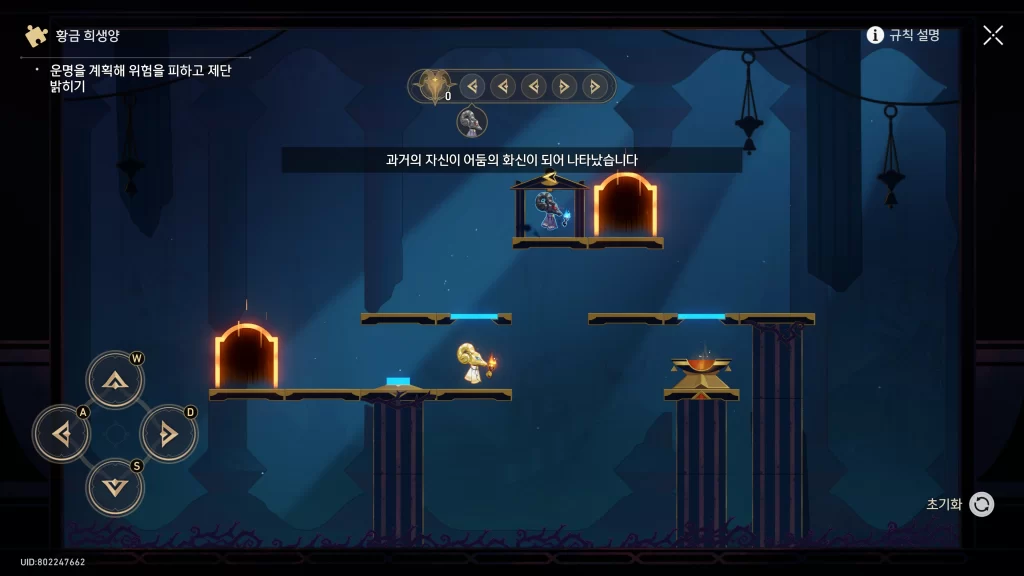Move down with the S arrow button
1024x576 pixels.
(x=115, y=487)
